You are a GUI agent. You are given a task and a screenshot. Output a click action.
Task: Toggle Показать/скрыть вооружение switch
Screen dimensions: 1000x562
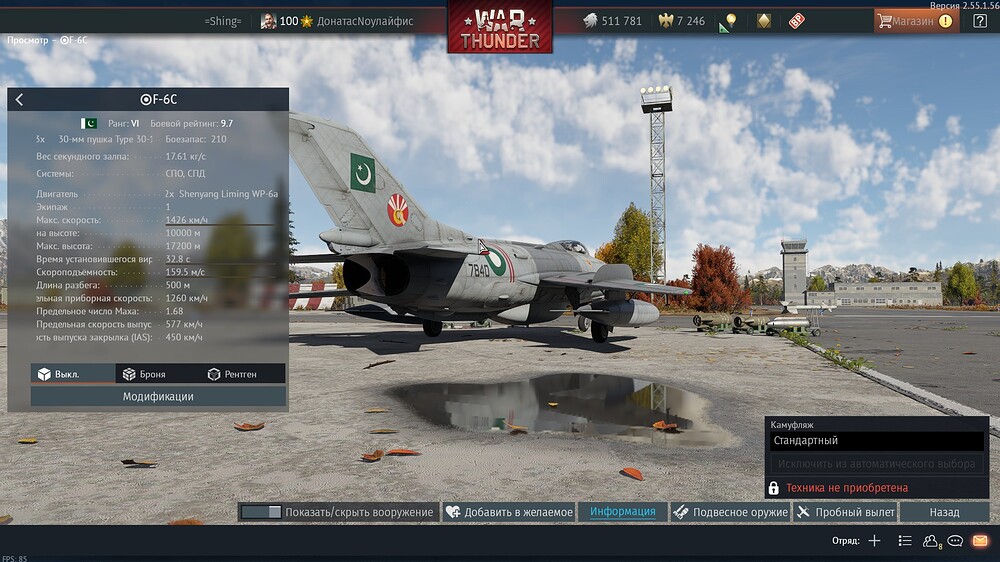pyautogui.click(x=261, y=512)
